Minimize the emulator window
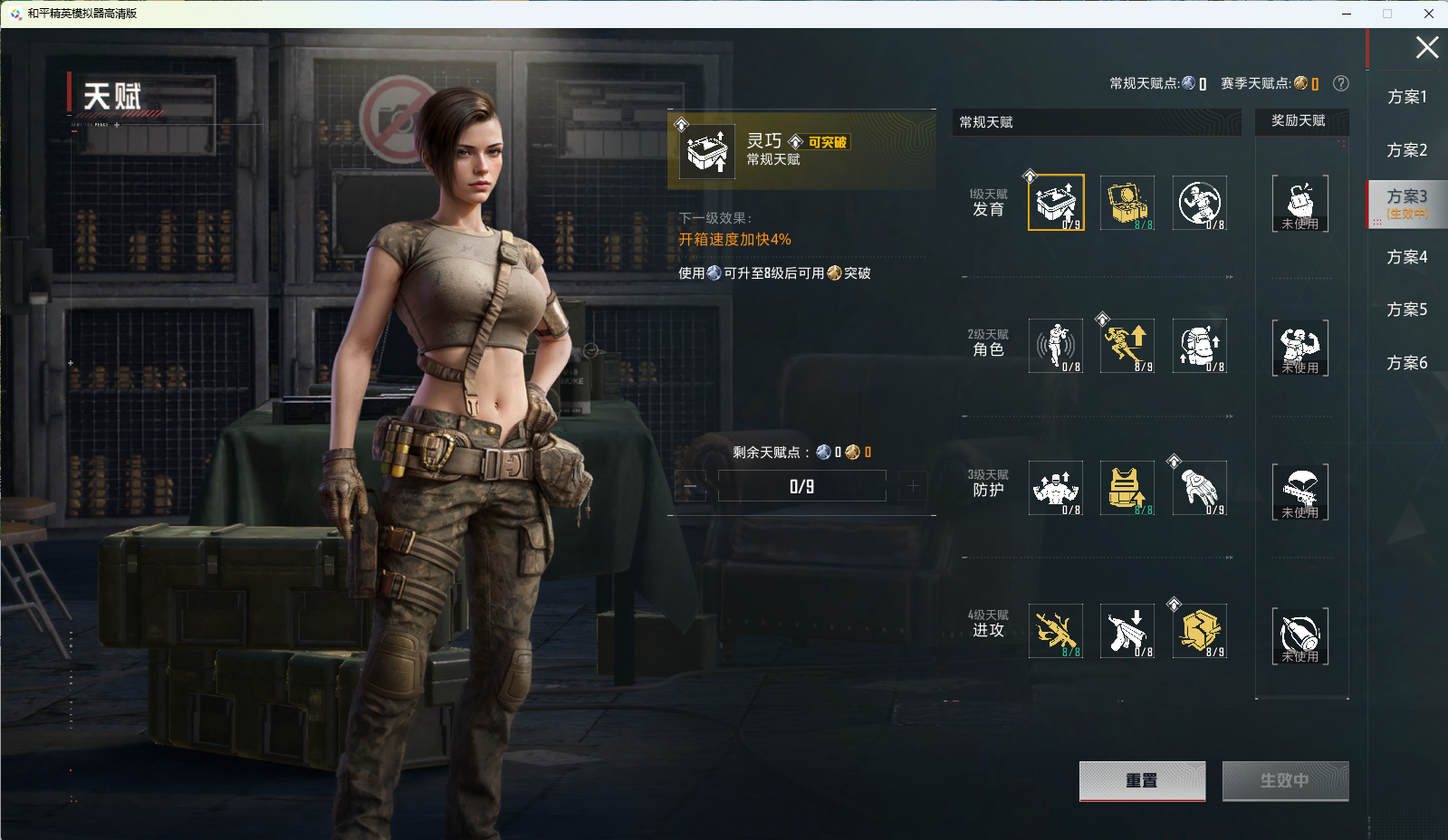Screen dimensions: 1448x840 1347,14
